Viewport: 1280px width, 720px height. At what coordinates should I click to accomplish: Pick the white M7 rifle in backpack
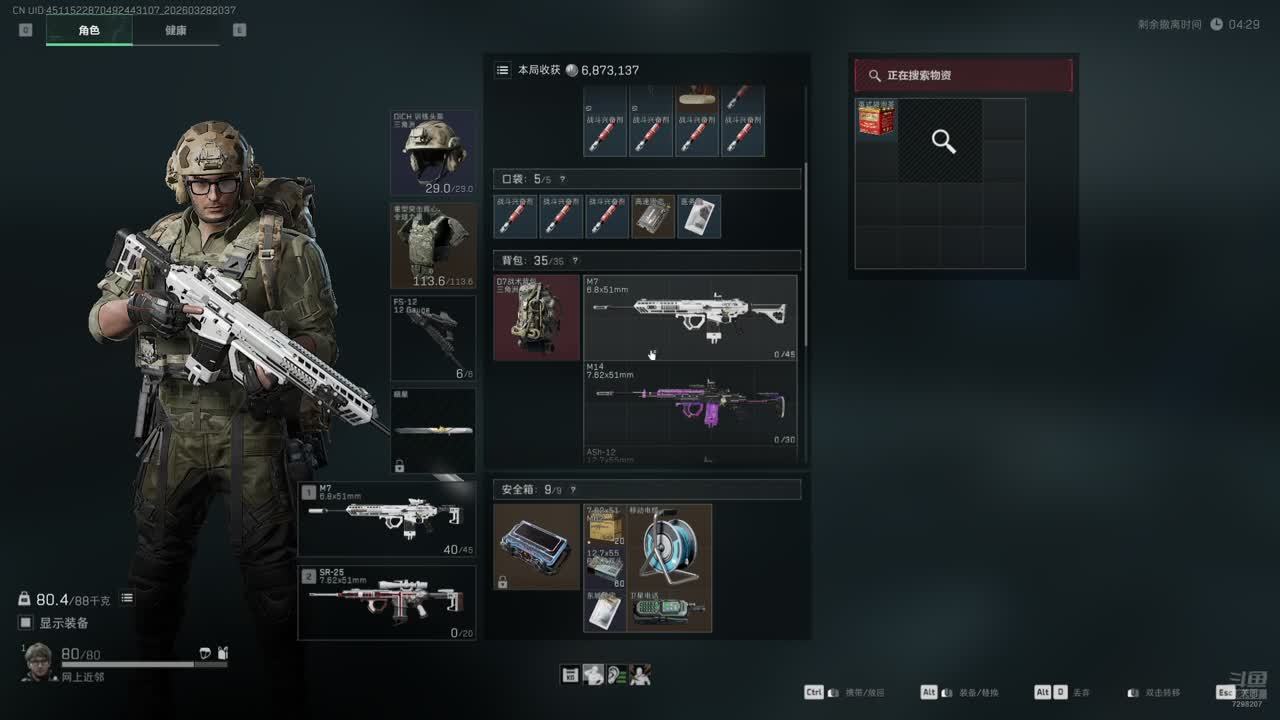[x=690, y=317]
